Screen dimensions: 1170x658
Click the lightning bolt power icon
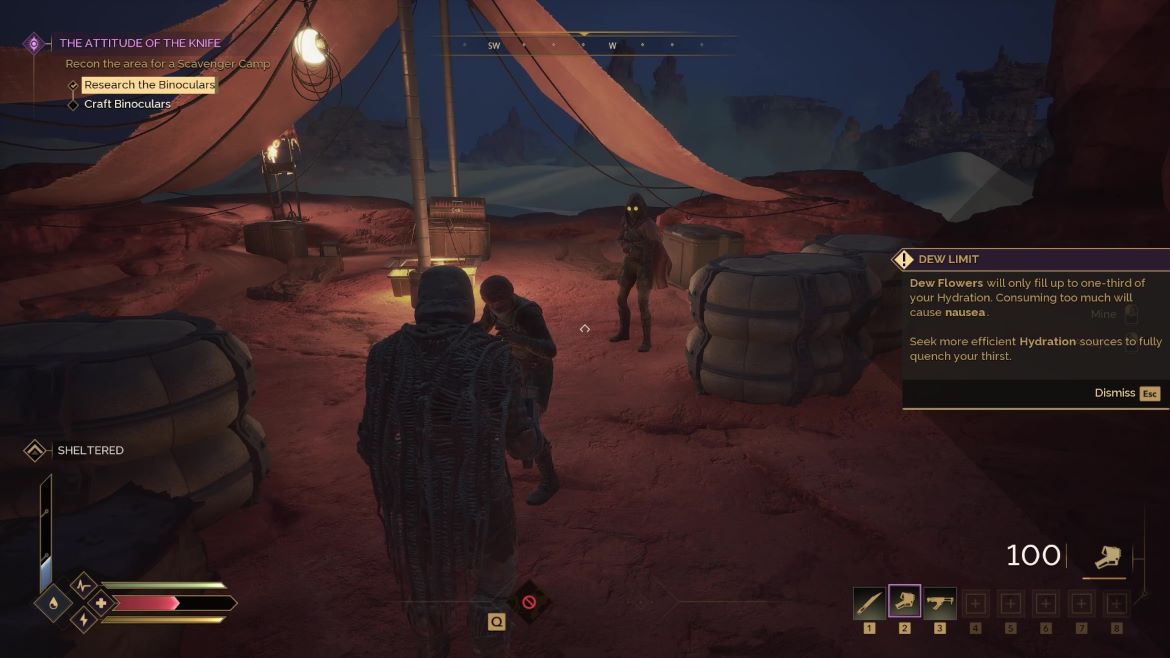pyautogui.click(x=83, y=620)
